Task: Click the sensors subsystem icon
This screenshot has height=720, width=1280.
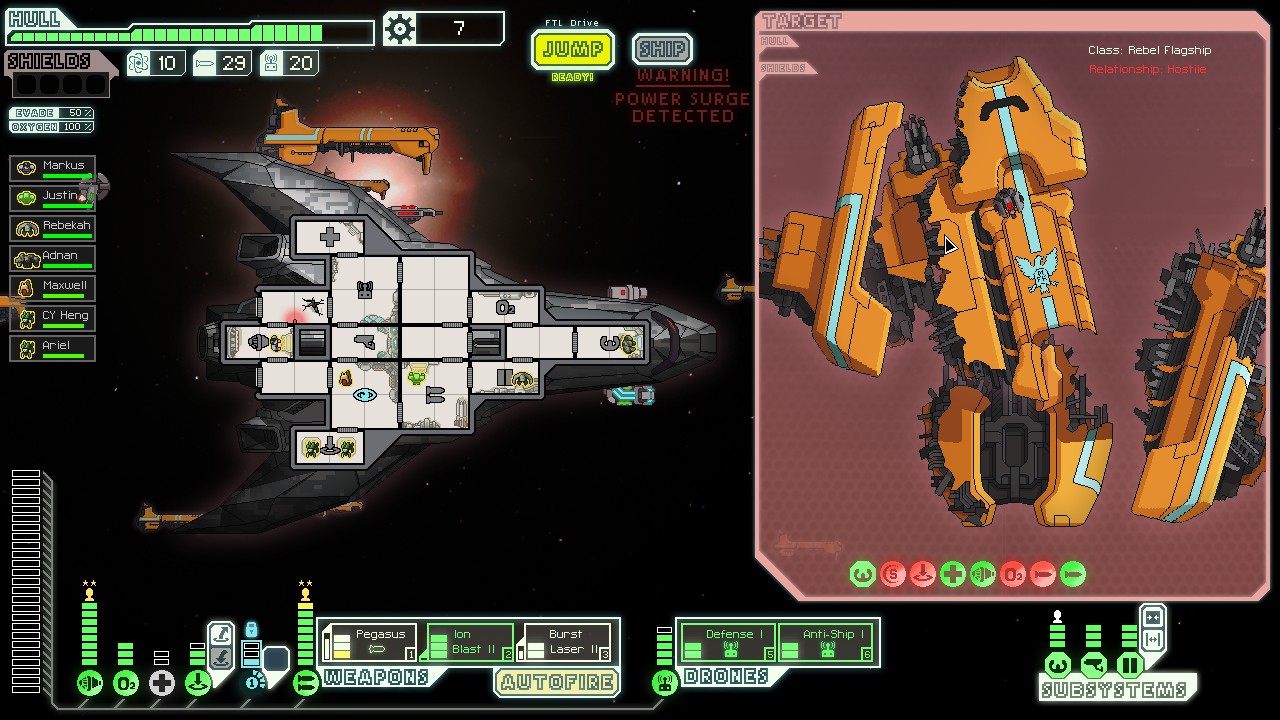Action: coord(1094,664)
